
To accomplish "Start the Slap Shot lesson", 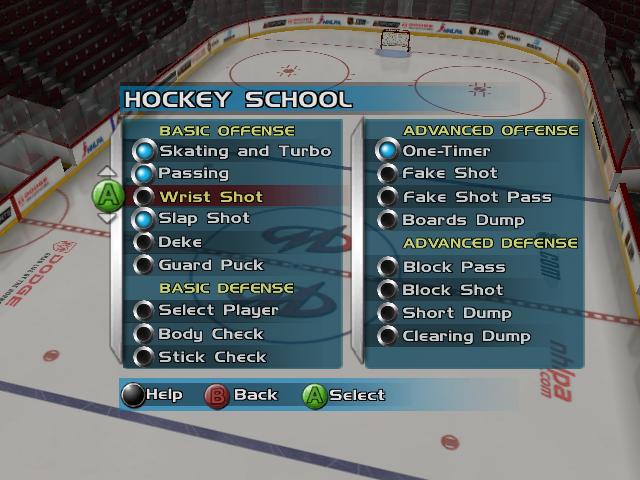I will tap(204, 219).
